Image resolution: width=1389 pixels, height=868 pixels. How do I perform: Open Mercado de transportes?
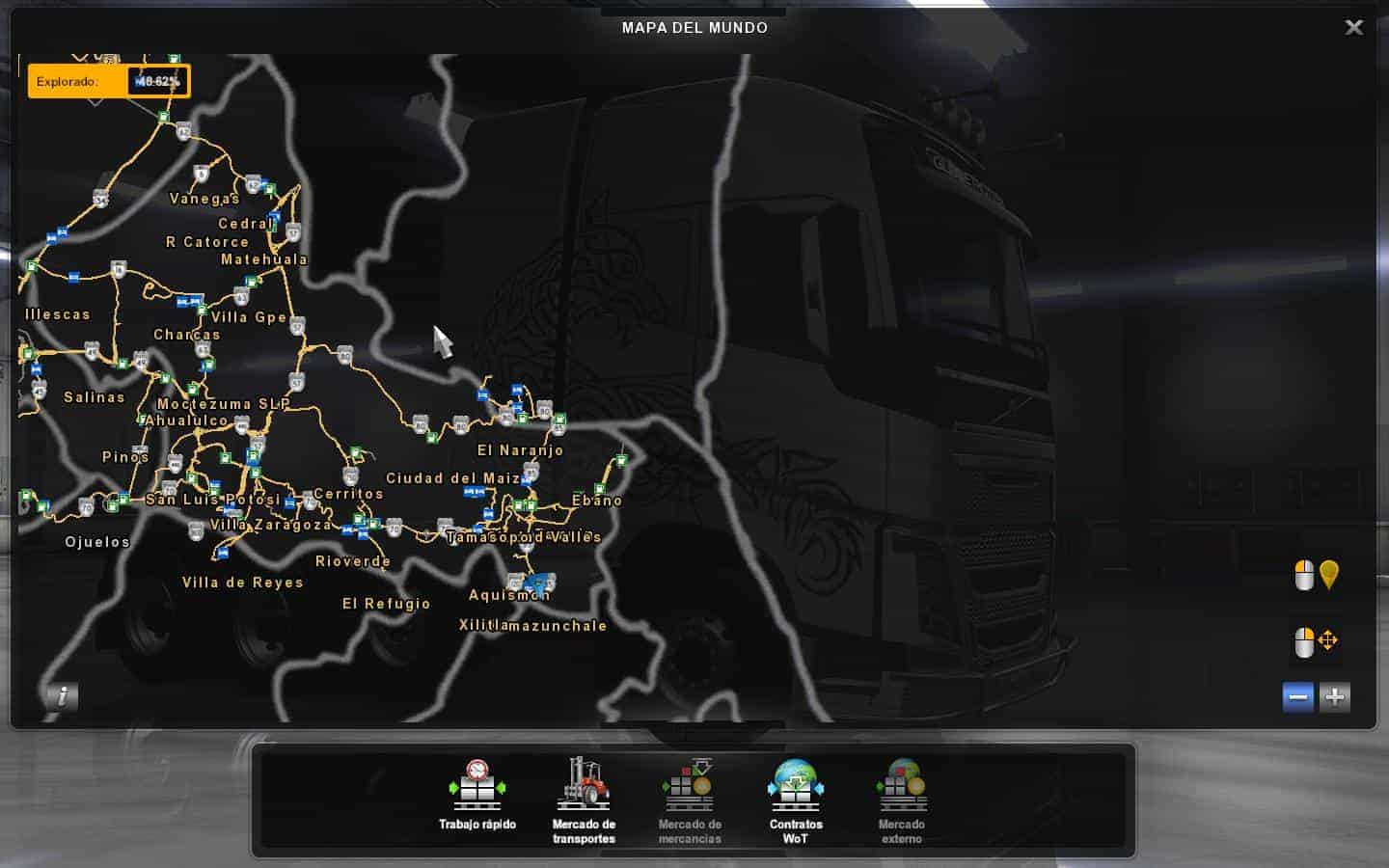coord(584,800)
